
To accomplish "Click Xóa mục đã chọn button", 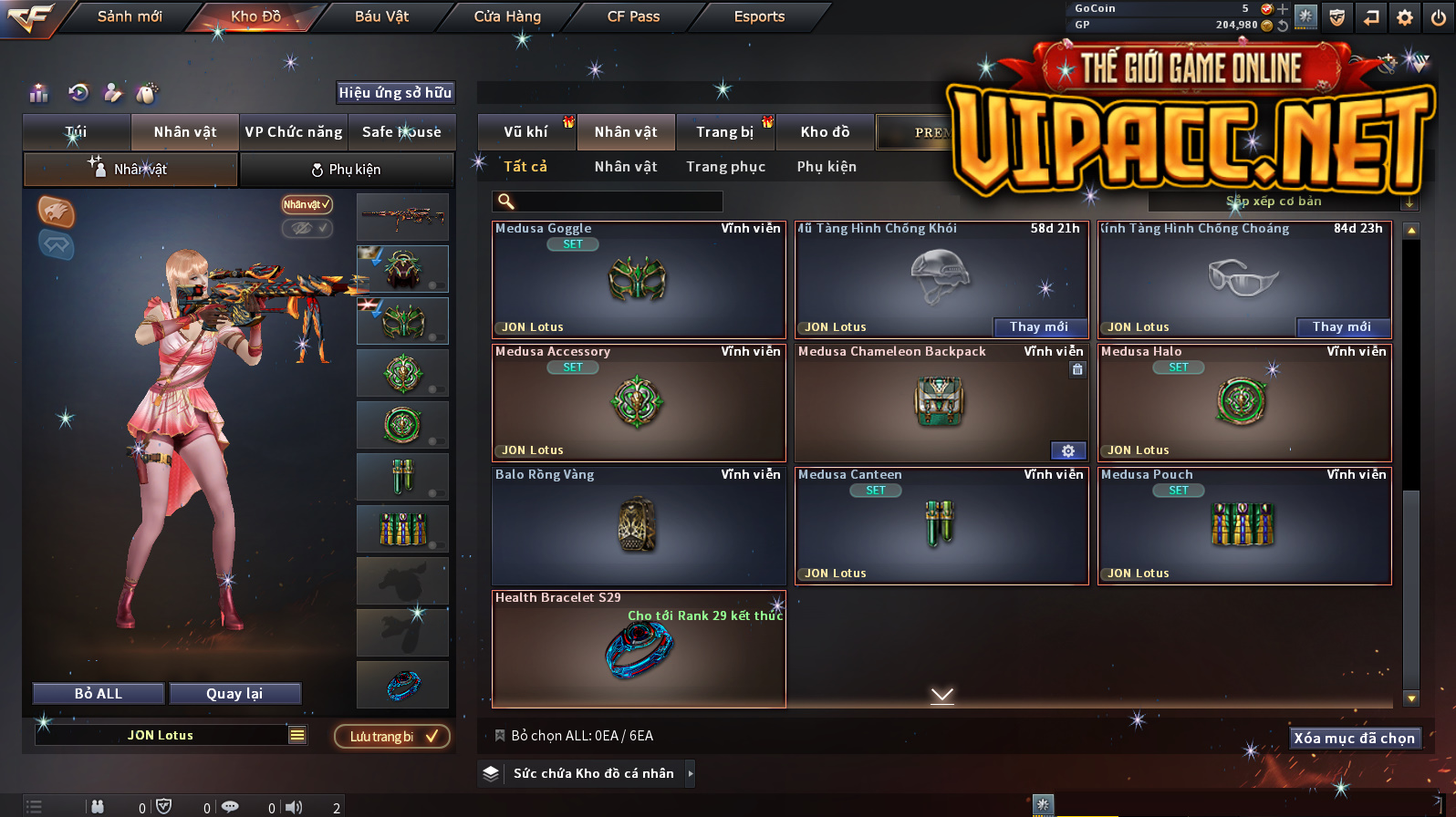I will pos(1354,739).
